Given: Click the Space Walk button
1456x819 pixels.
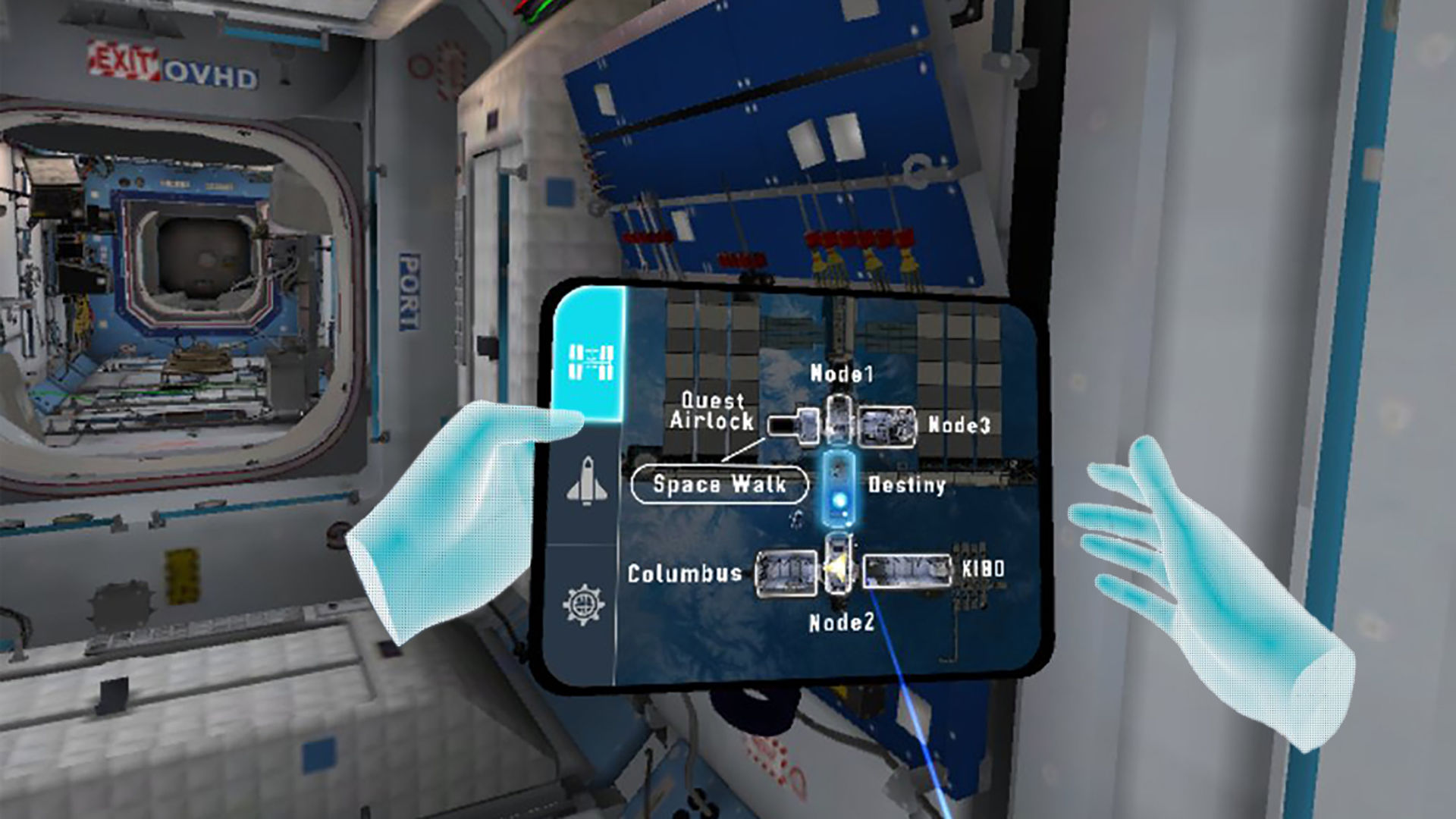Looking at the screenshot, I should pyautogui.click(x=719, y=485).
